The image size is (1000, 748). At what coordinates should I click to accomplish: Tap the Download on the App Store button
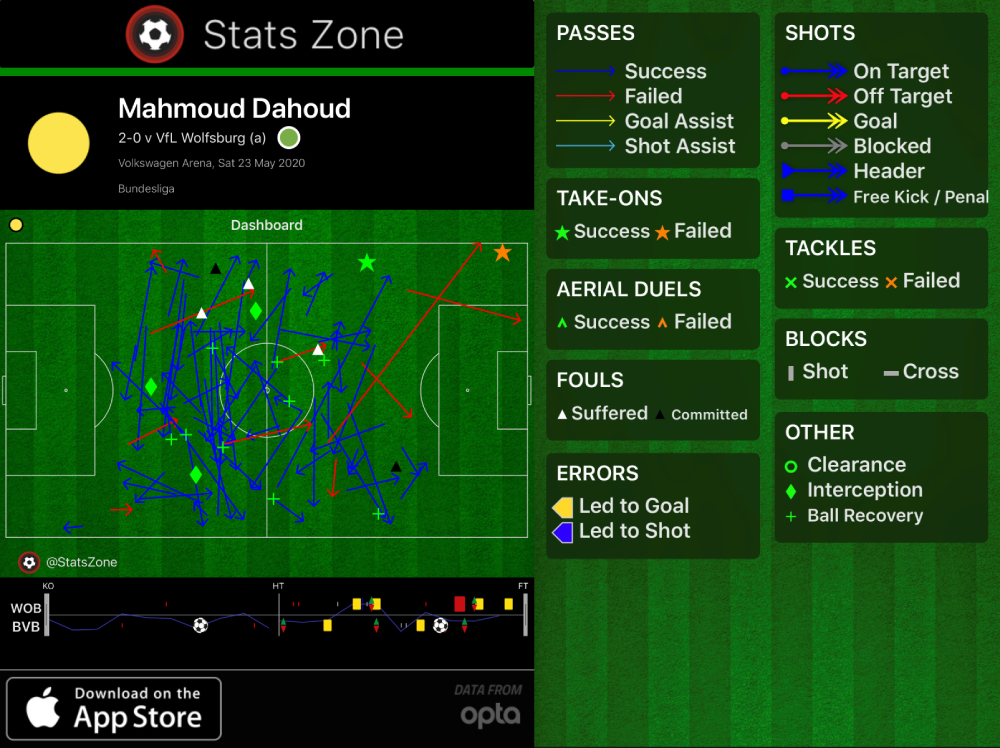pos(114,708)
